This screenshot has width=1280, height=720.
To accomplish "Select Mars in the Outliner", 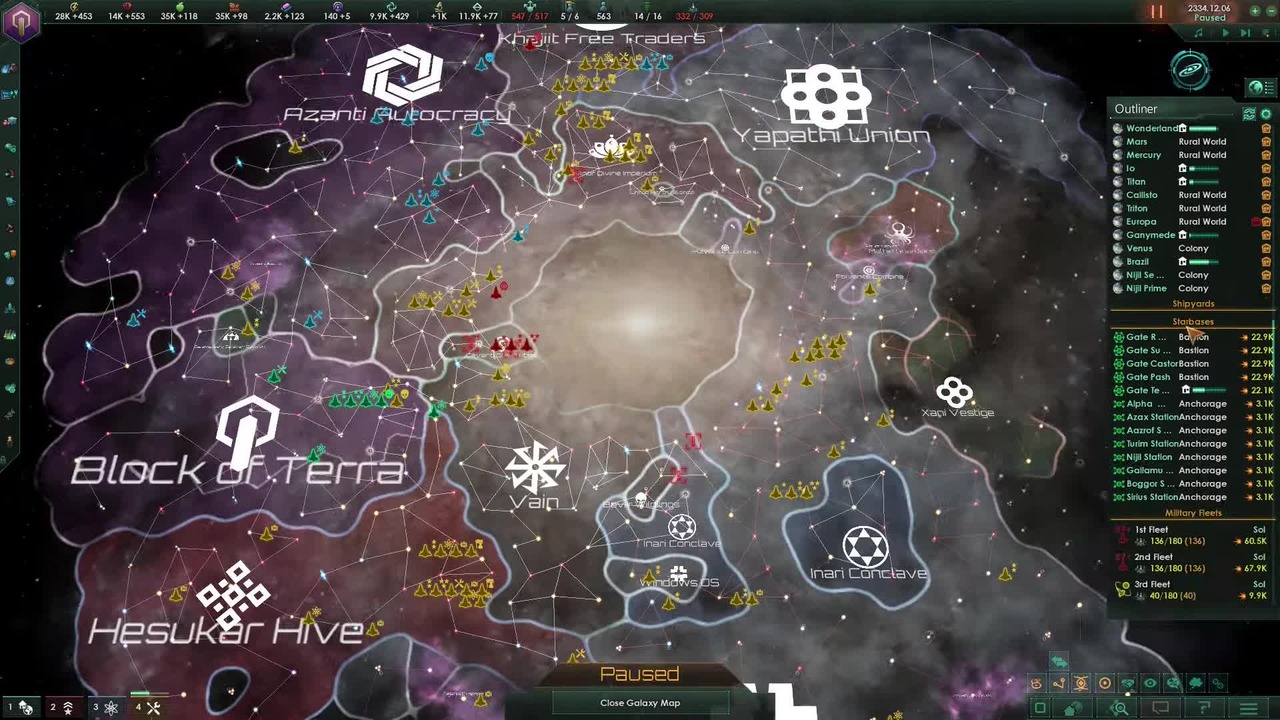I will 1137,142.
